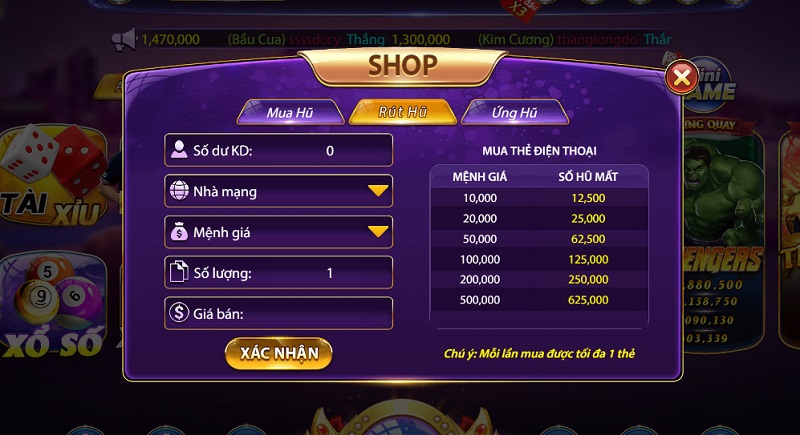Image resolution: width=800 pixels, height=435 pixels.
Task: Open the Ứng Hũ tab
Action: pyautogui.click(x=515, y=112)
